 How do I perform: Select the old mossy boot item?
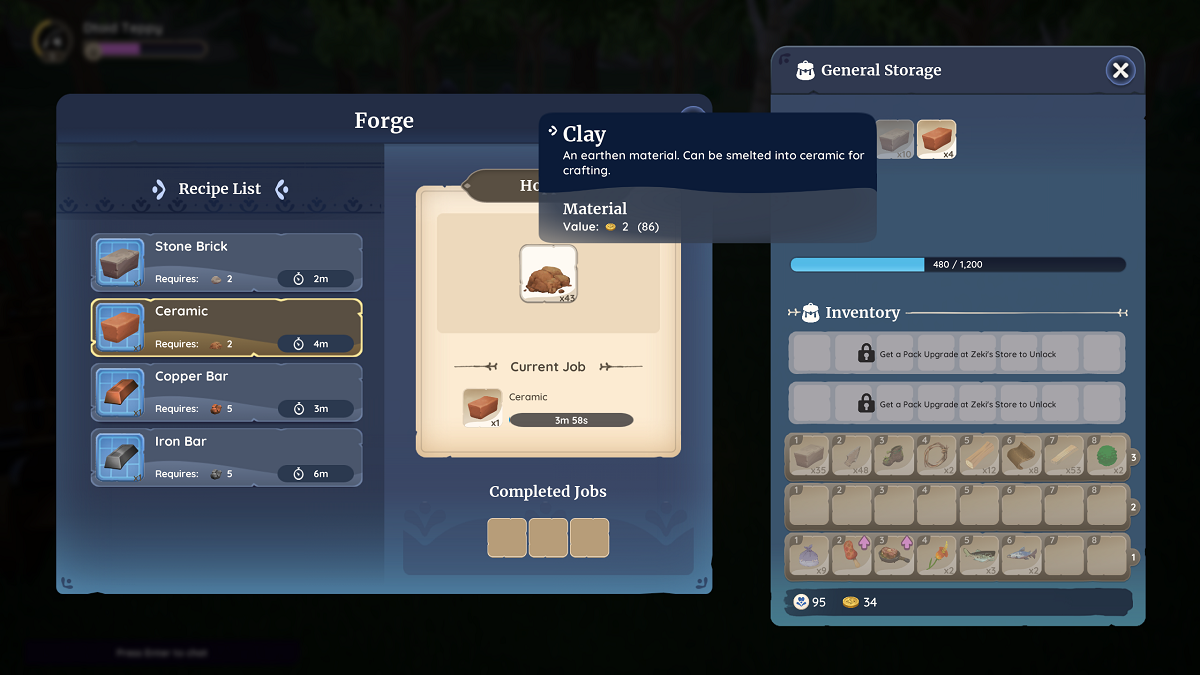[893, 456]
